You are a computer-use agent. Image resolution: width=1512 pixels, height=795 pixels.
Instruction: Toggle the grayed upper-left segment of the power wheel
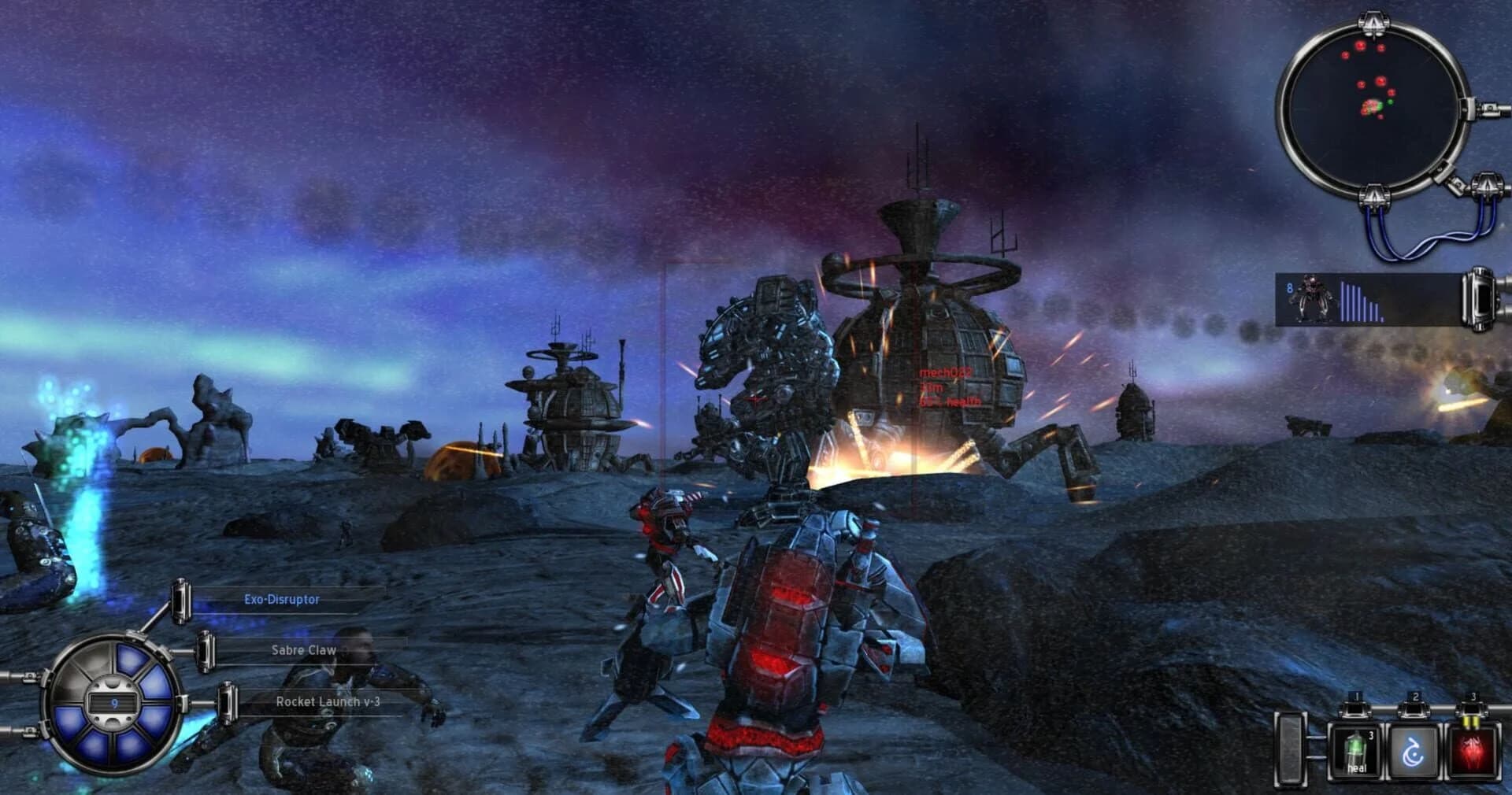(x=93, y=660)
